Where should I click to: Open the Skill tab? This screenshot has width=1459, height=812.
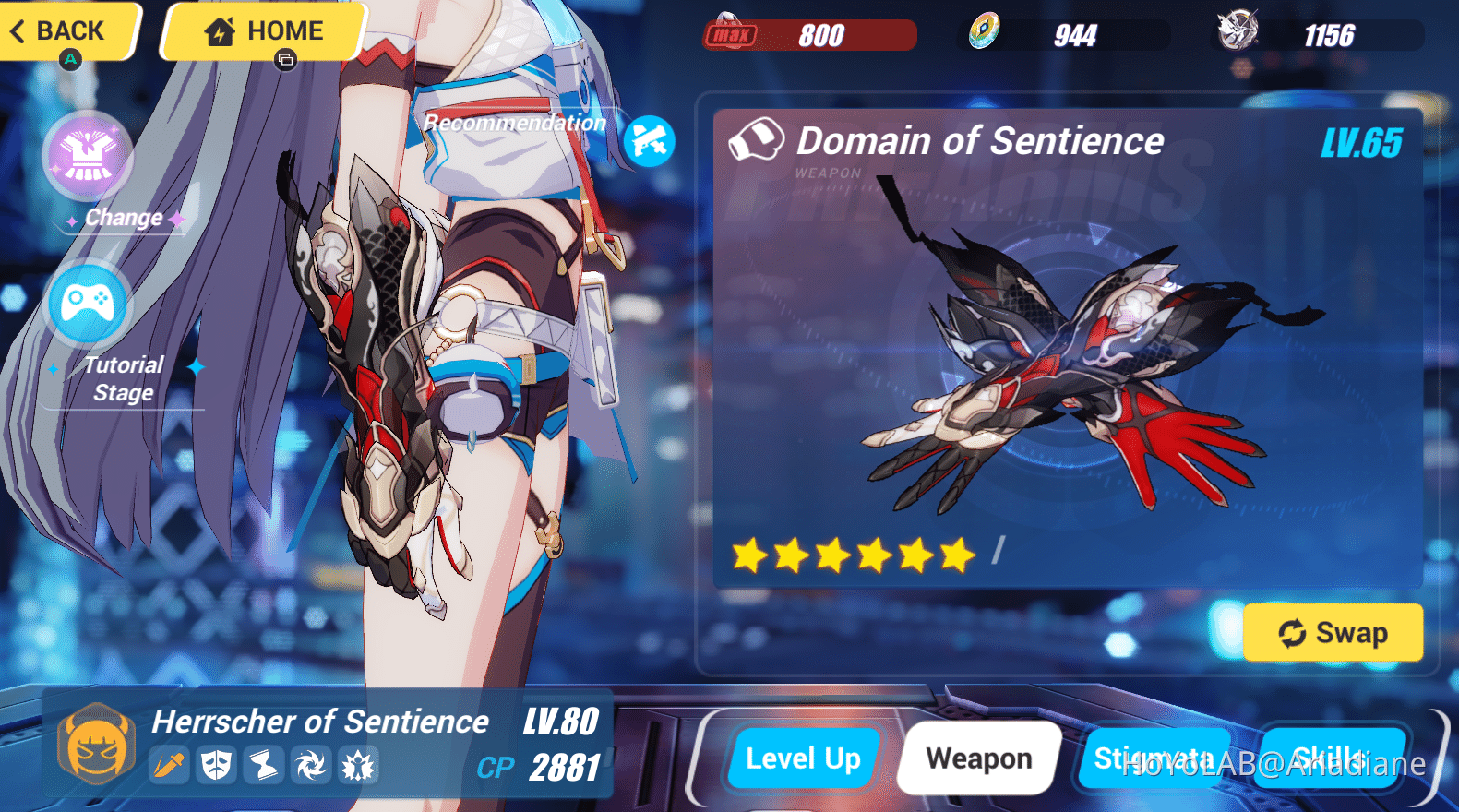[x=1329, y=758]
